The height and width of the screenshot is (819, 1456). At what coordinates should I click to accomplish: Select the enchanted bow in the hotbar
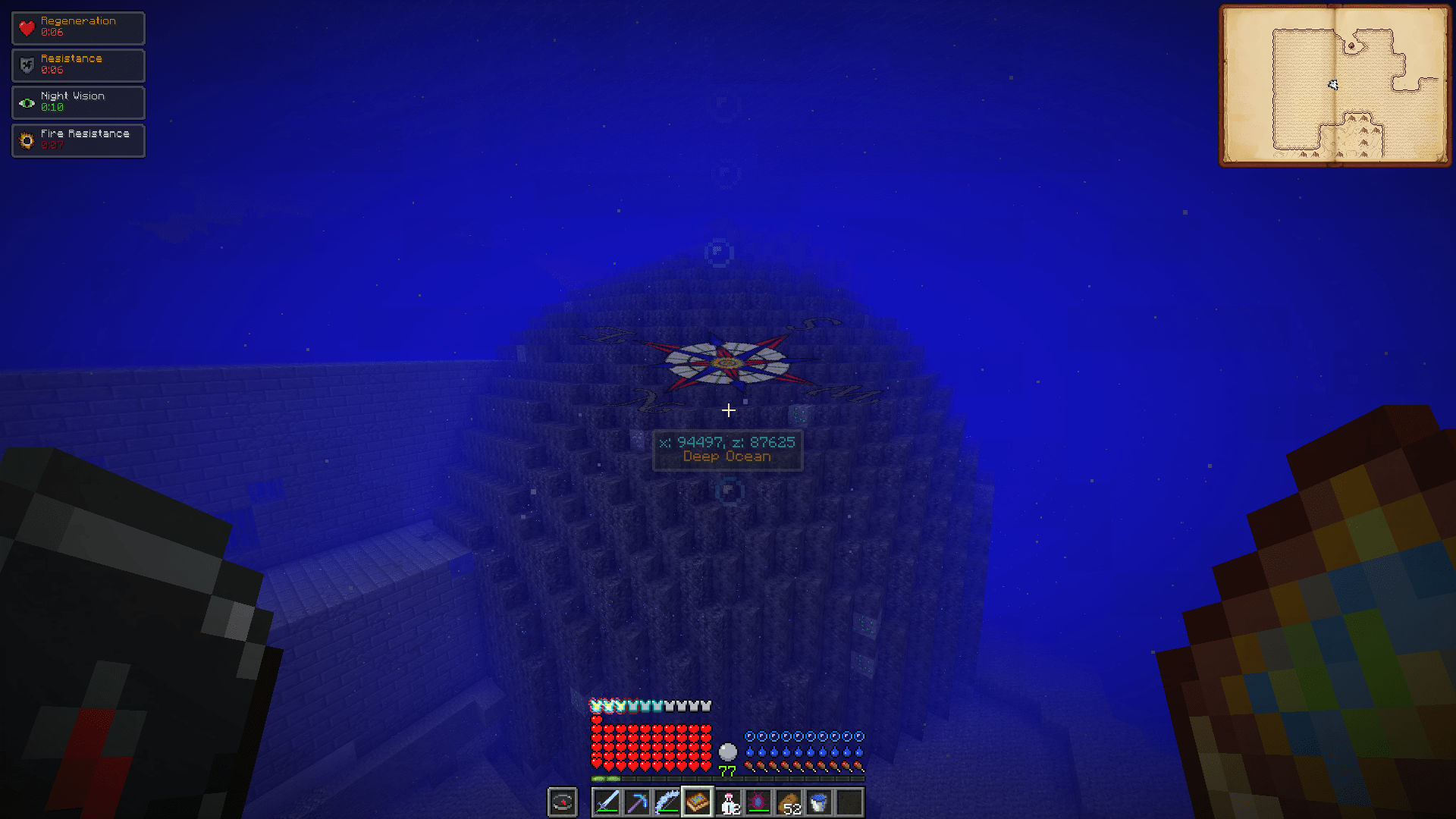click(x=667, y=802)
